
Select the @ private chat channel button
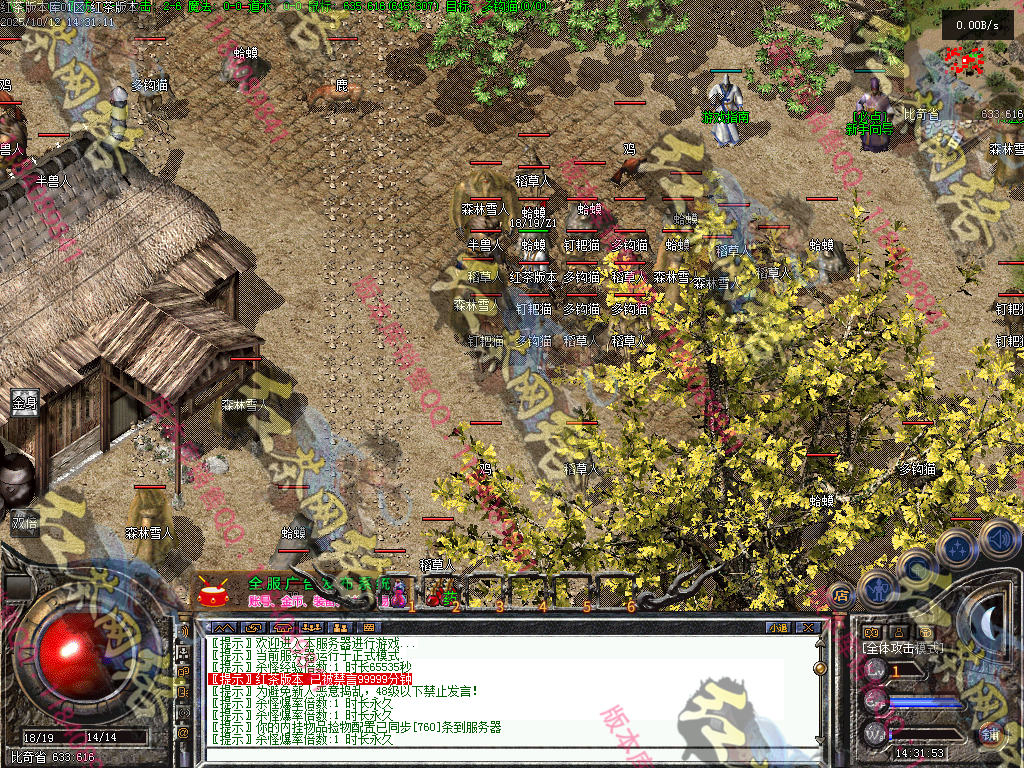pos(183,734)
